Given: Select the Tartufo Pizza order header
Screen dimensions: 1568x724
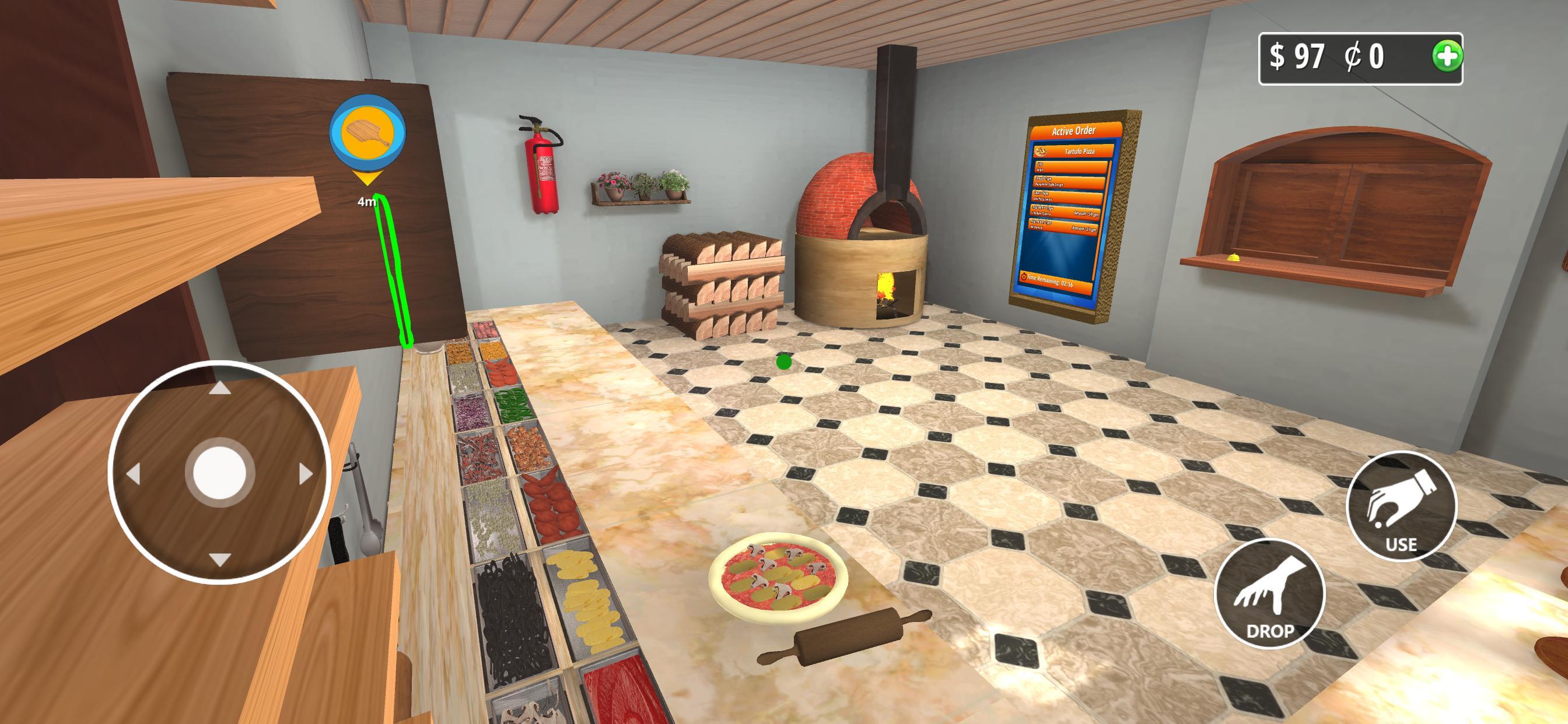Looking at the screenshot, I should point(1080,152).
